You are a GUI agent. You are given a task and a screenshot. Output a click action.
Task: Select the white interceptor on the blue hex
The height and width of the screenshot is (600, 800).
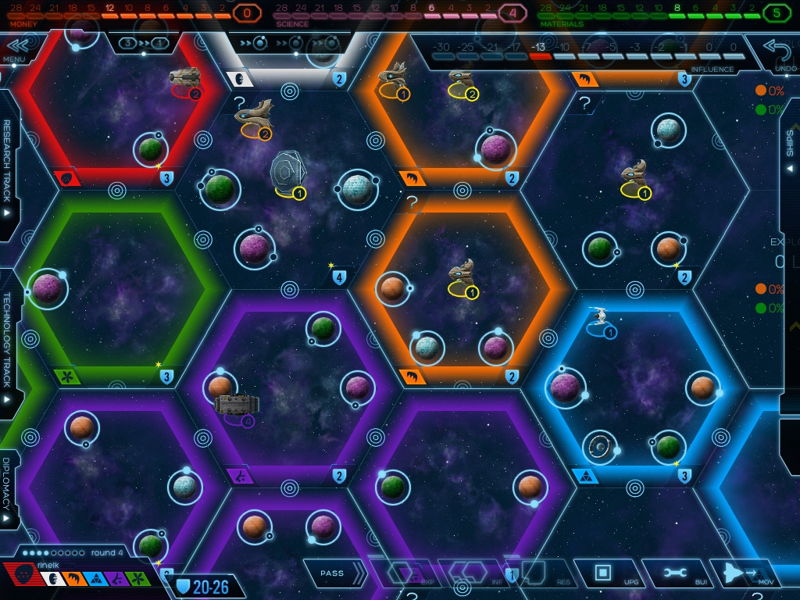(x=600, y=318)
